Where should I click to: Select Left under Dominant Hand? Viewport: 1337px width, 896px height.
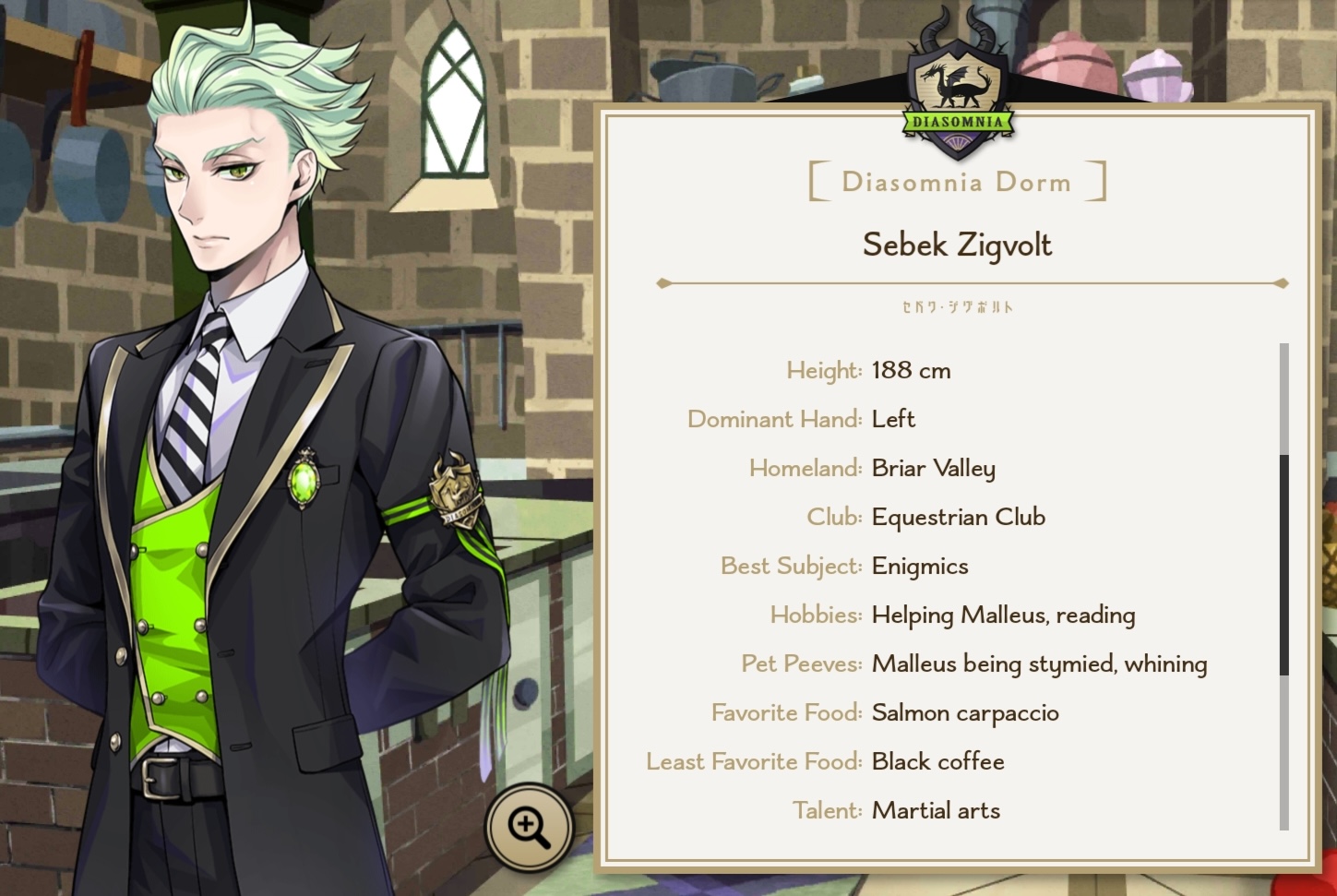(892, 418)
